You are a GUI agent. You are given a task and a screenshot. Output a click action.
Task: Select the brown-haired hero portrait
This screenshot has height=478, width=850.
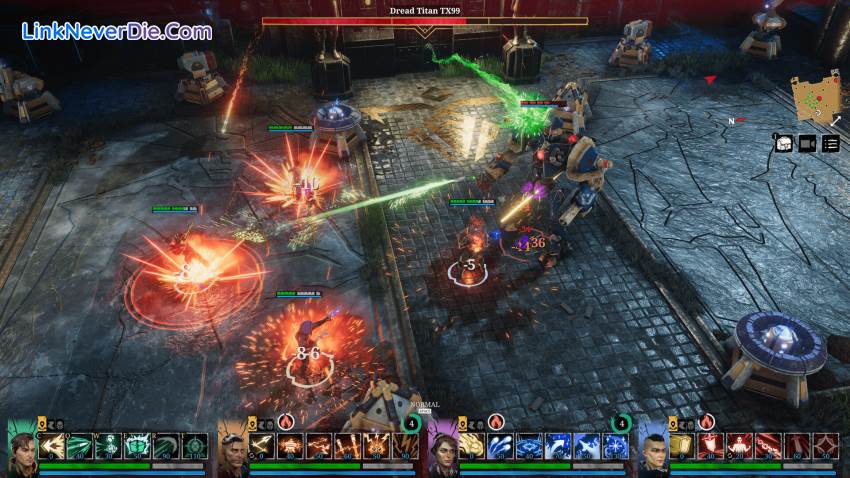[22, 448]
